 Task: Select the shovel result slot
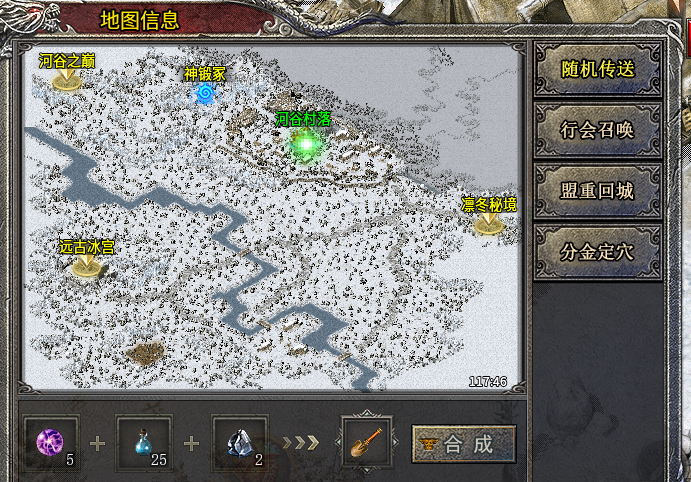(366, 443)
